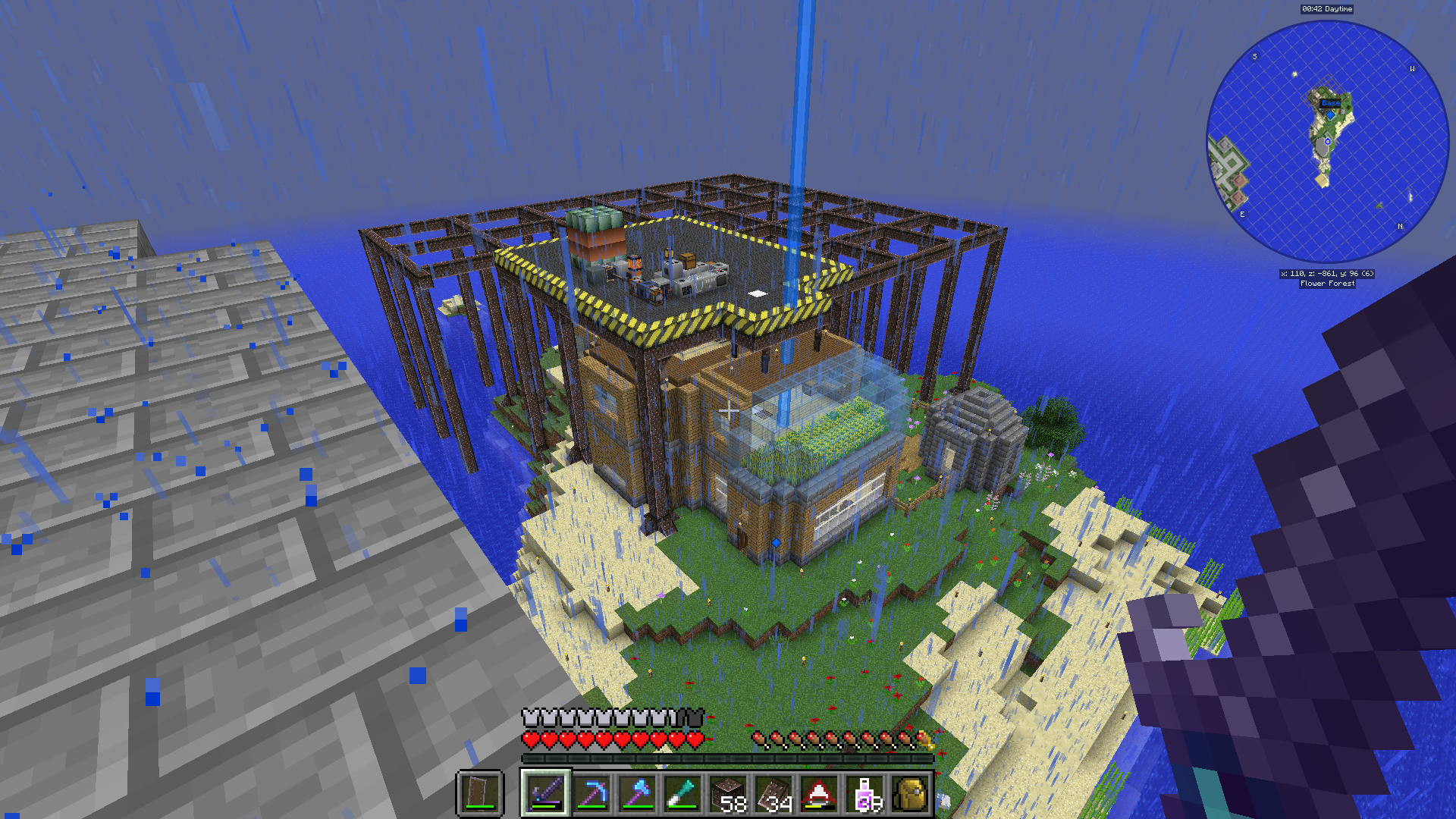The width and height of the screenshot is (1456, 819).
Task: Select the purple sword hotbar slot
Action: (x=544, y=793)
